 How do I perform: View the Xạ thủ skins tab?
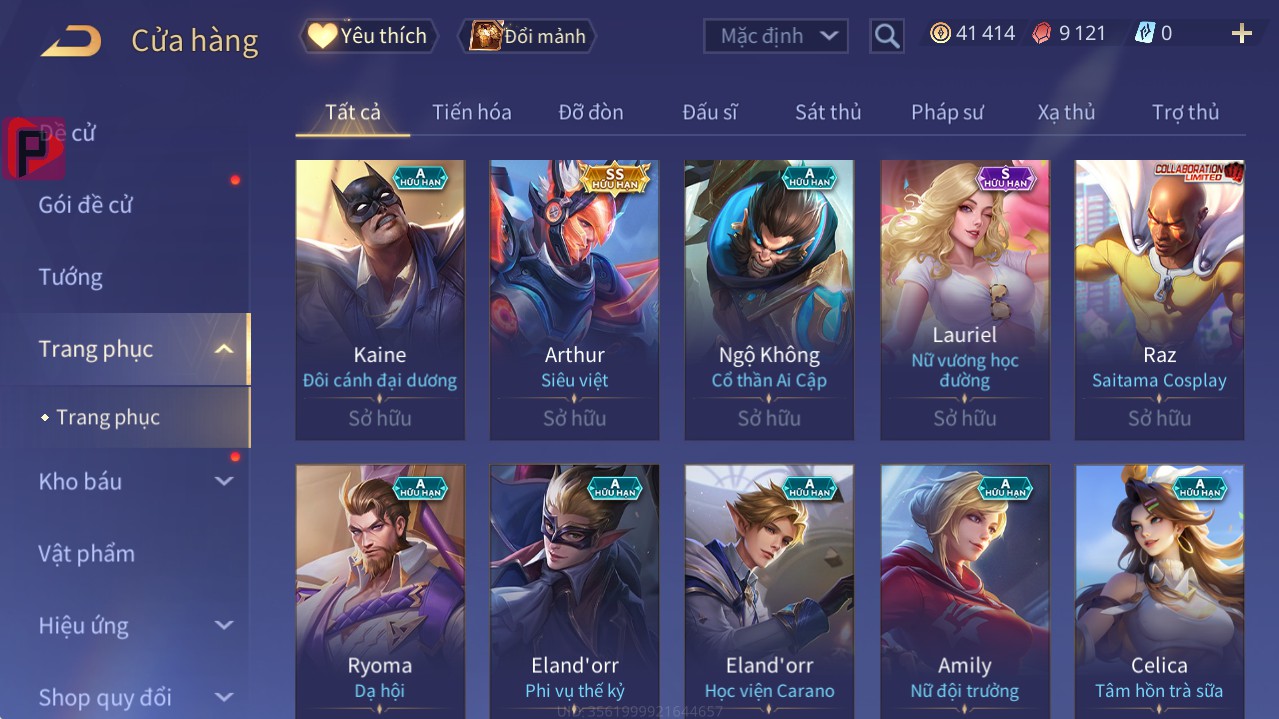(x=1066, y=112)
